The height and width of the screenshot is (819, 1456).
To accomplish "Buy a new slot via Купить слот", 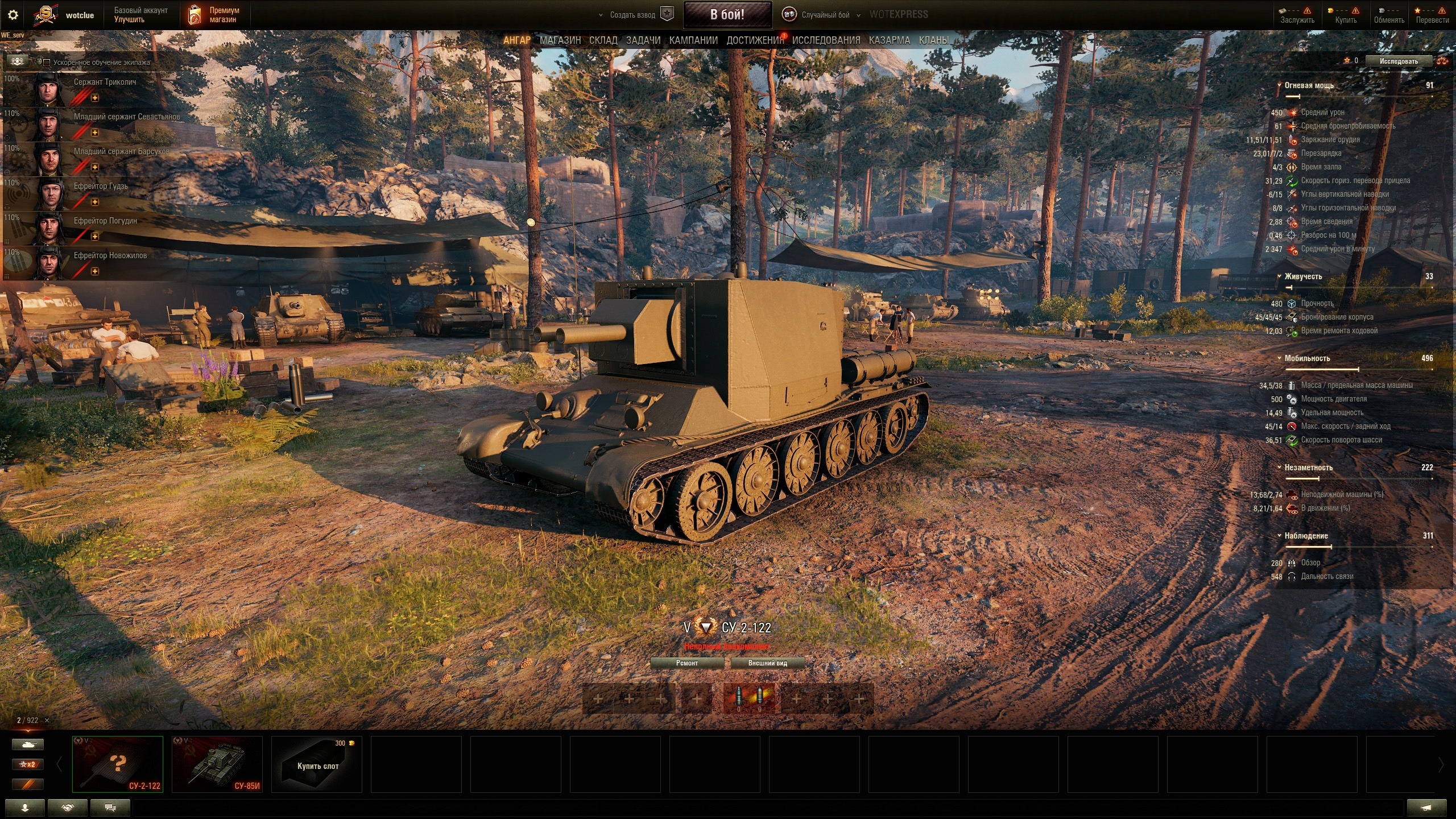I will (317, 764).
